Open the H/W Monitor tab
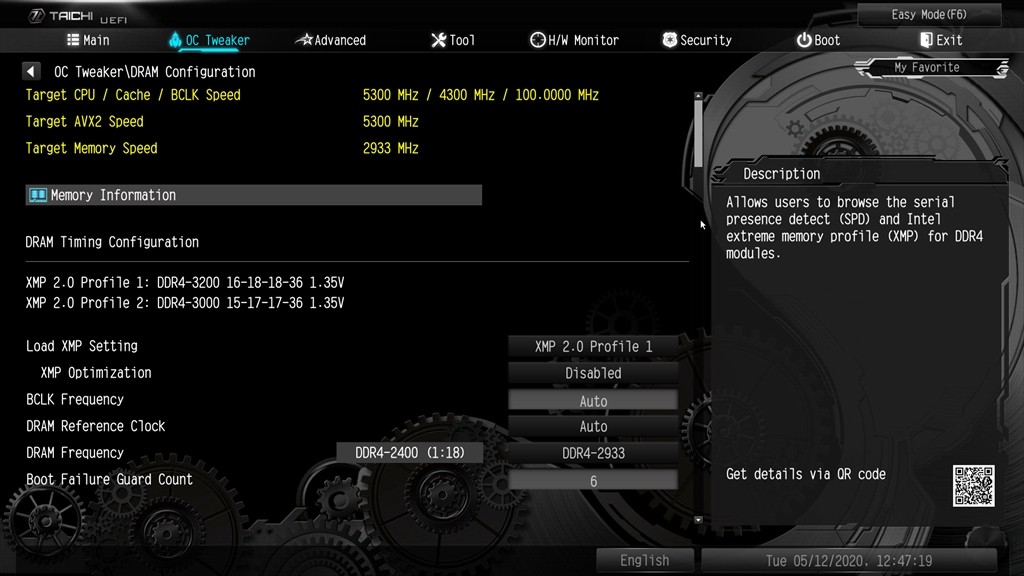The image size is (1024, 576). tap(574, 40)
